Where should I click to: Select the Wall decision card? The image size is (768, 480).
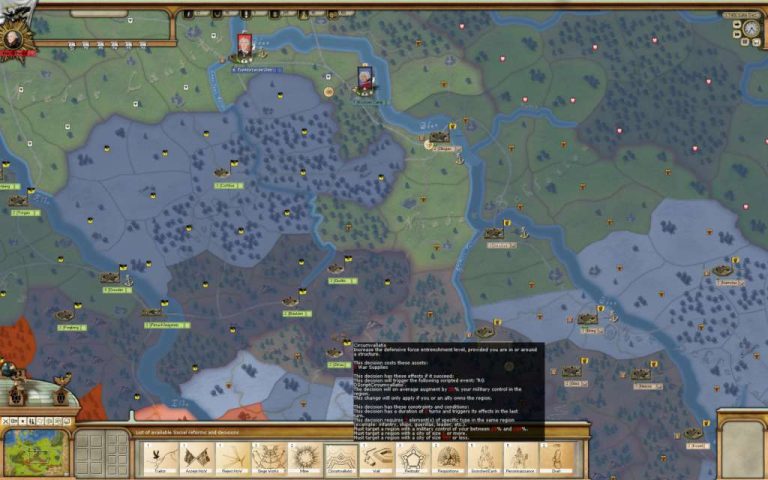coord(376,458)
